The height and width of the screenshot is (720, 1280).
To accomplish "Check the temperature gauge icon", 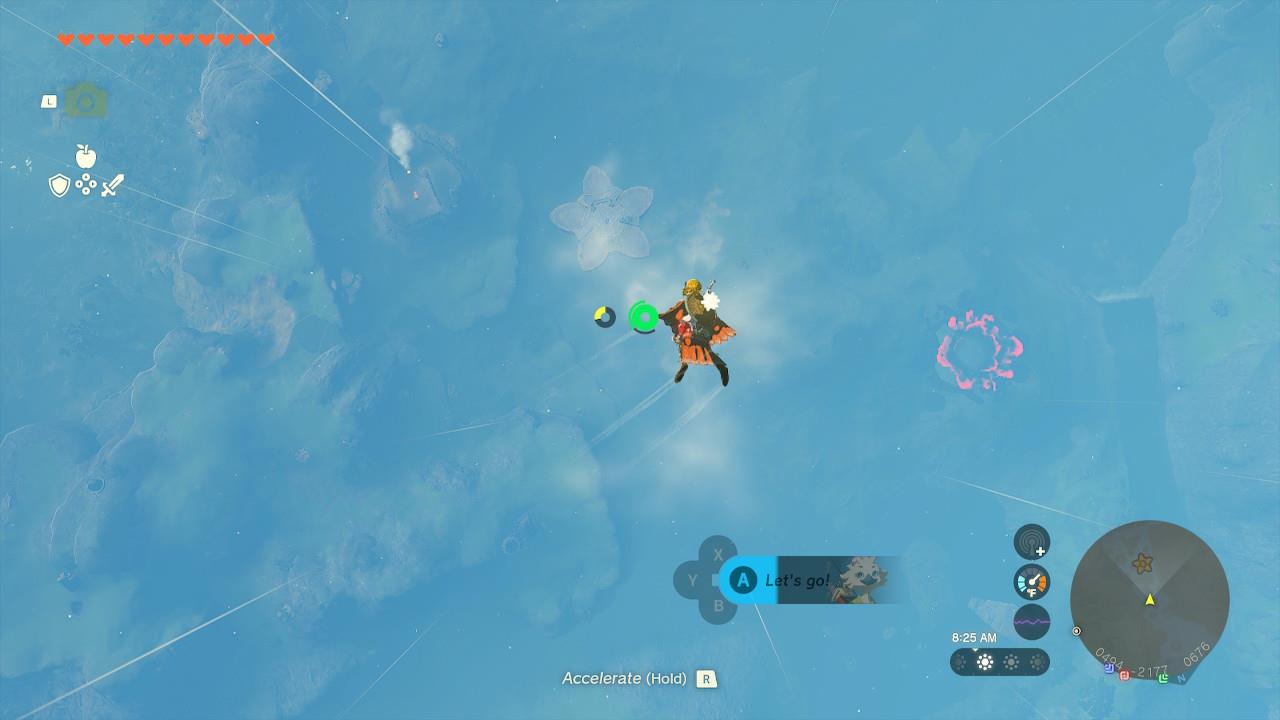I will [1032, 582].
